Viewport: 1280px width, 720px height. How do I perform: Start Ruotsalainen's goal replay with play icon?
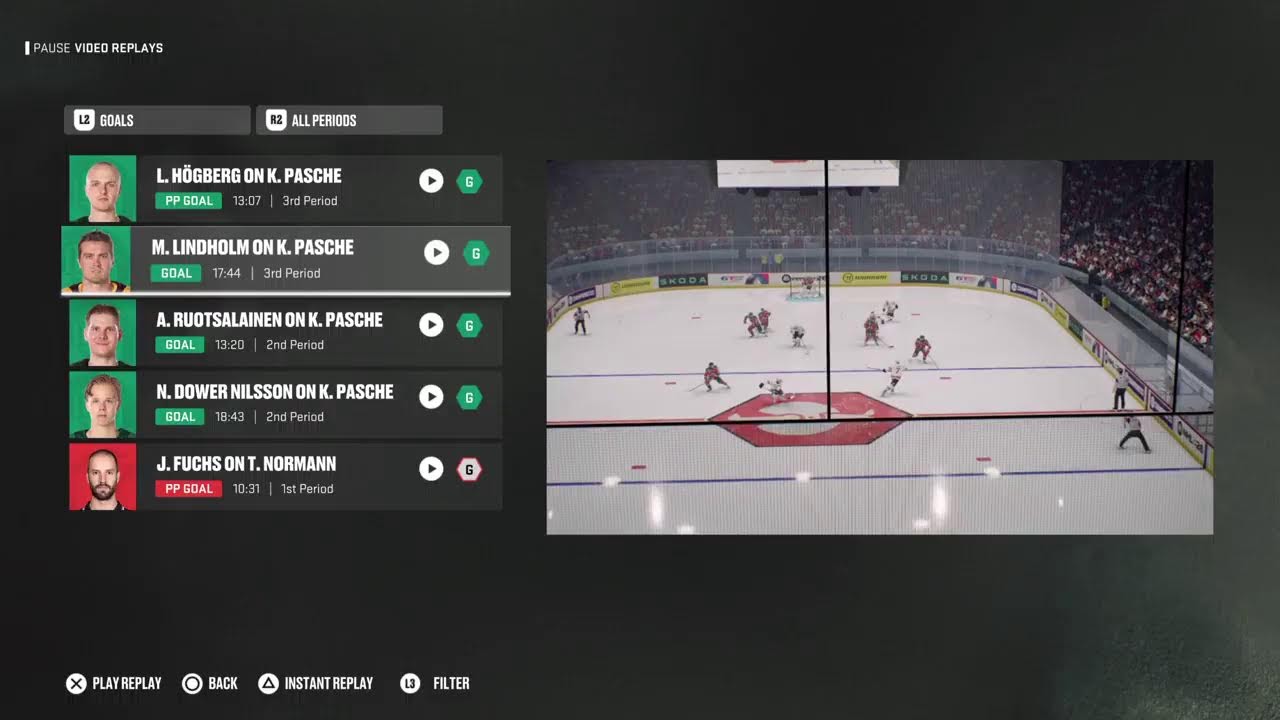[431, 325]
